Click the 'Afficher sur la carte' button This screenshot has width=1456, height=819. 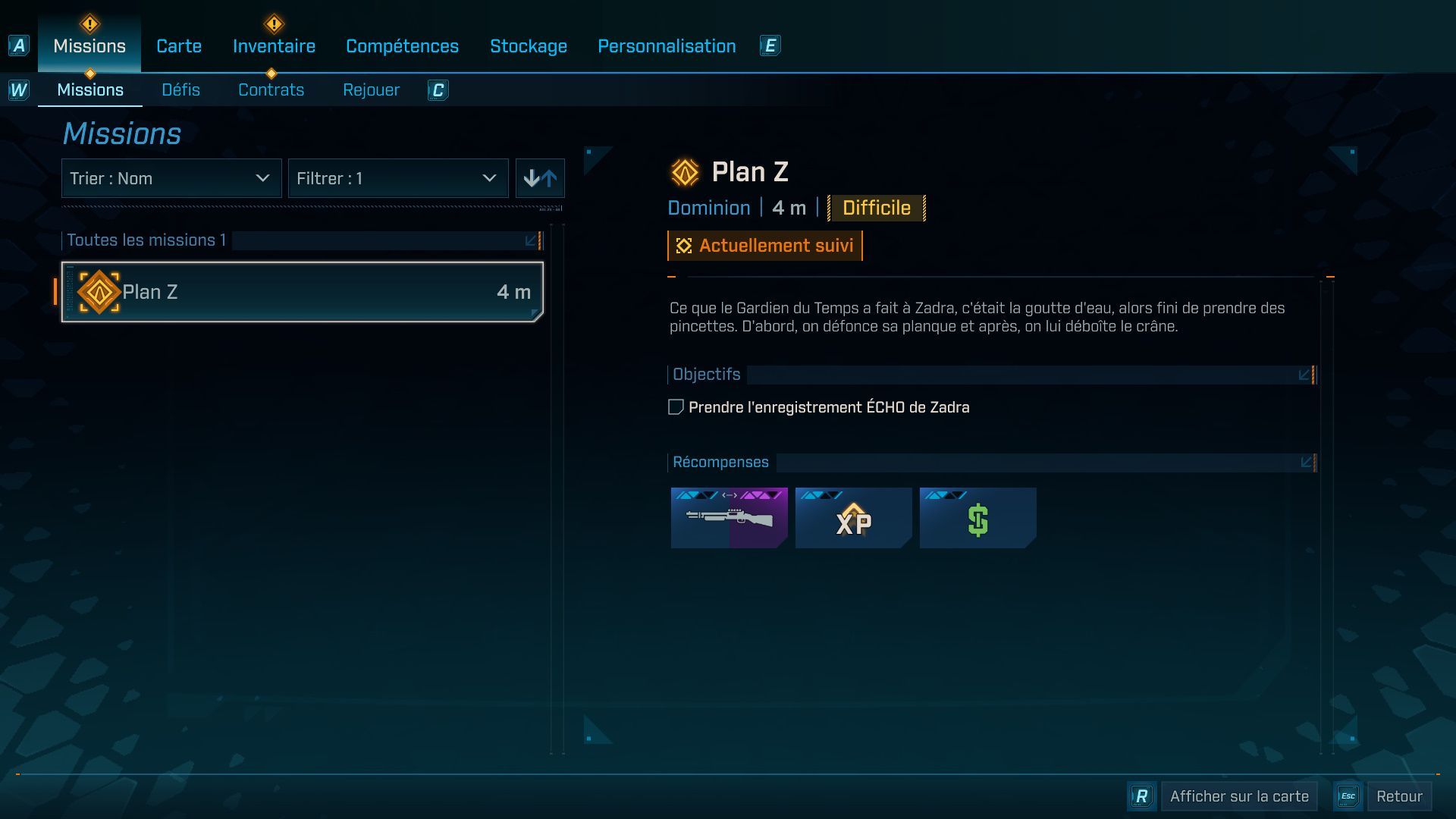pos(1238,796)
